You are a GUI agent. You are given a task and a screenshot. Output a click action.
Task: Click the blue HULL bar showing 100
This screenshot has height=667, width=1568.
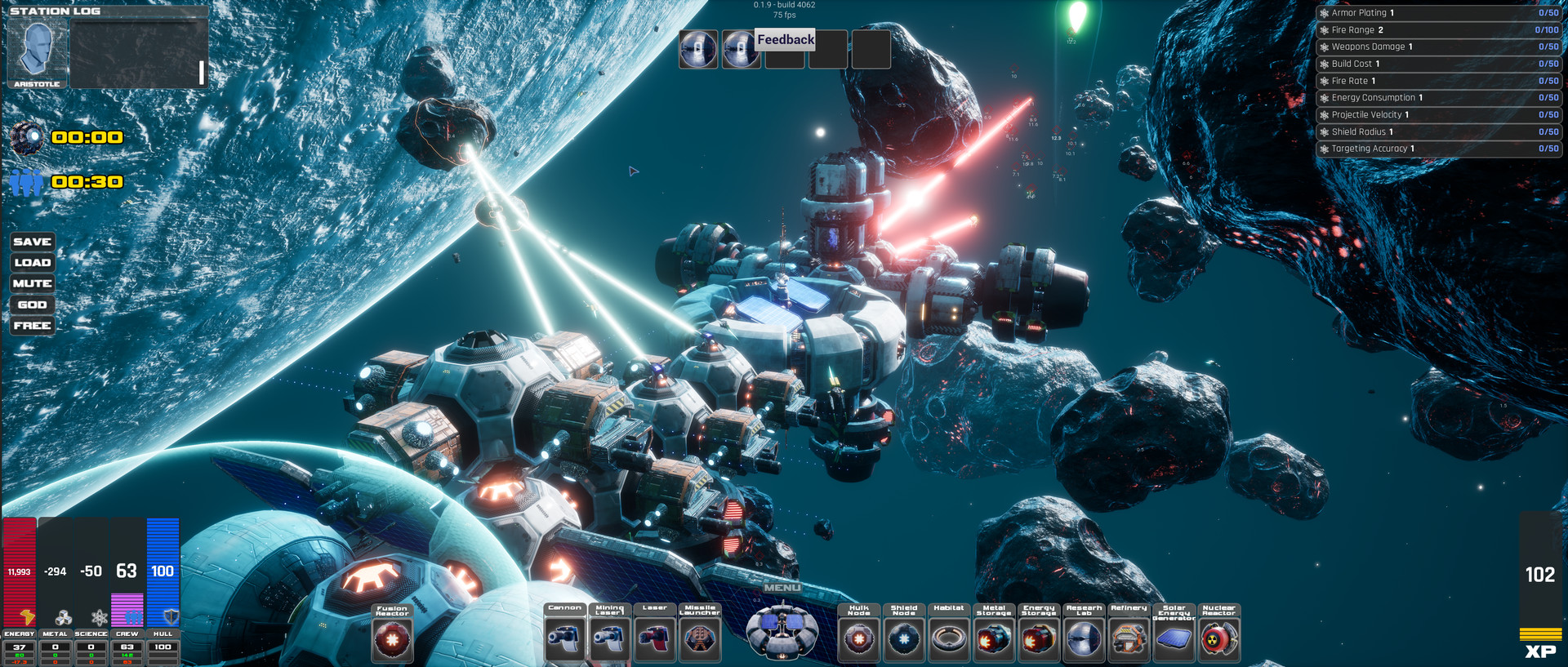click(162, 571)
